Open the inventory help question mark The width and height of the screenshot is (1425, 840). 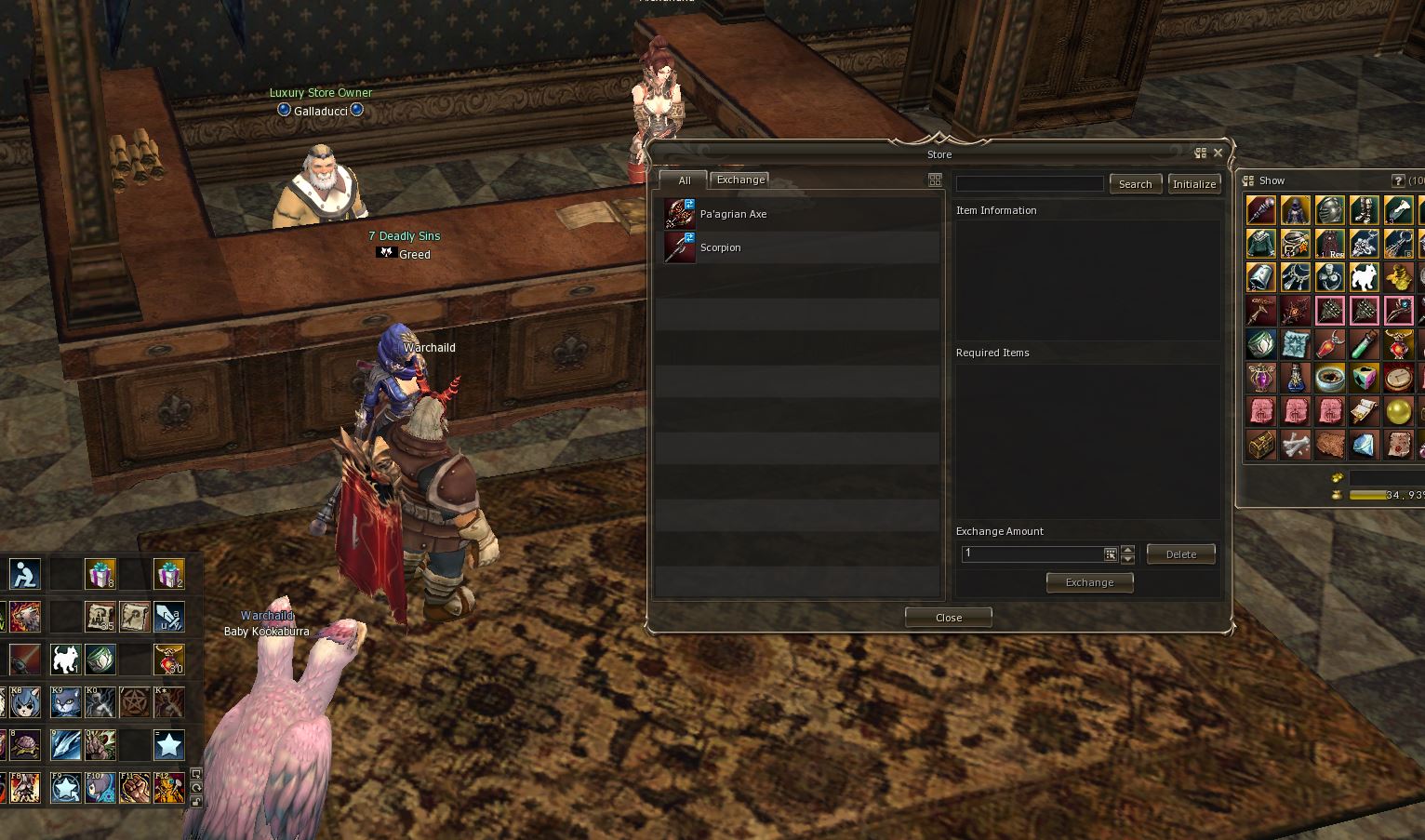tap(1397, 180)
